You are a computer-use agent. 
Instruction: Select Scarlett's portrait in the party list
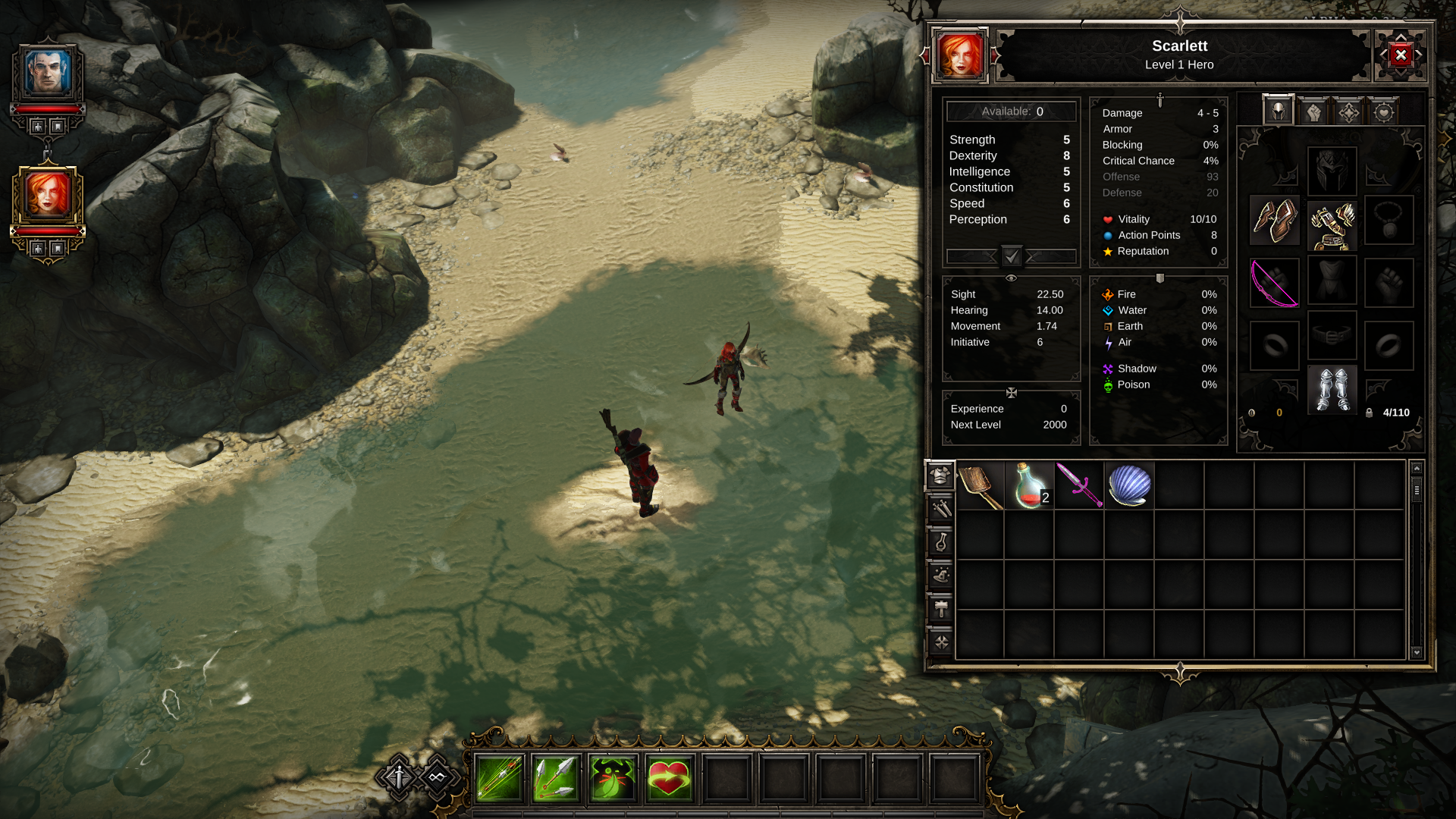pos(48,195)
